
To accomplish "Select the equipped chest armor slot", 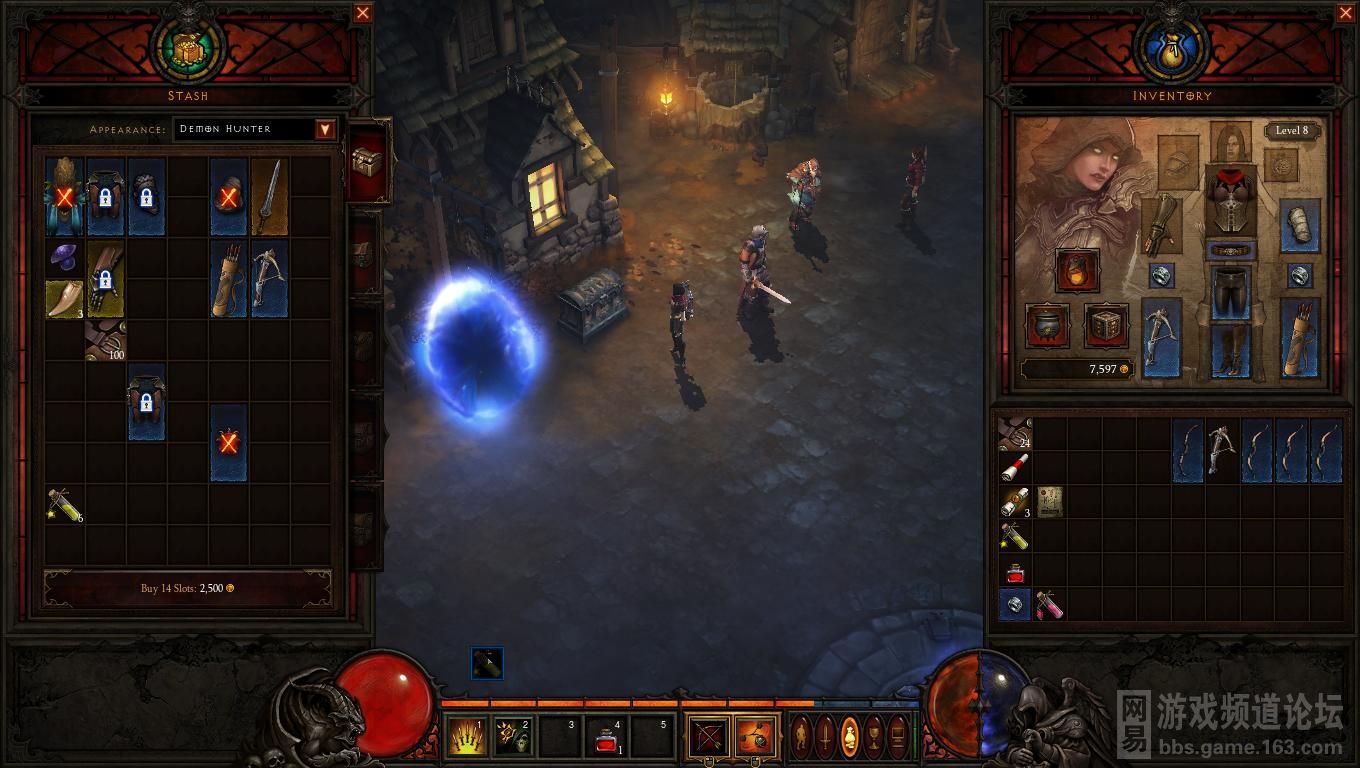I will pos(1230,199).
